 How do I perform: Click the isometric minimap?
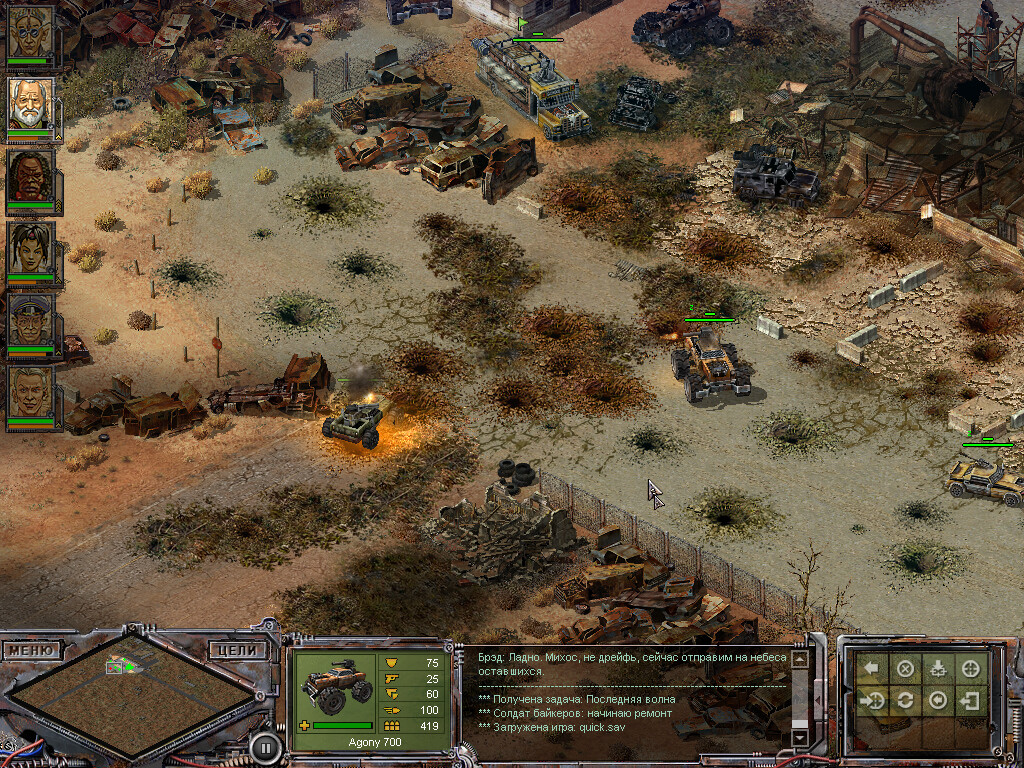[130, 690]
